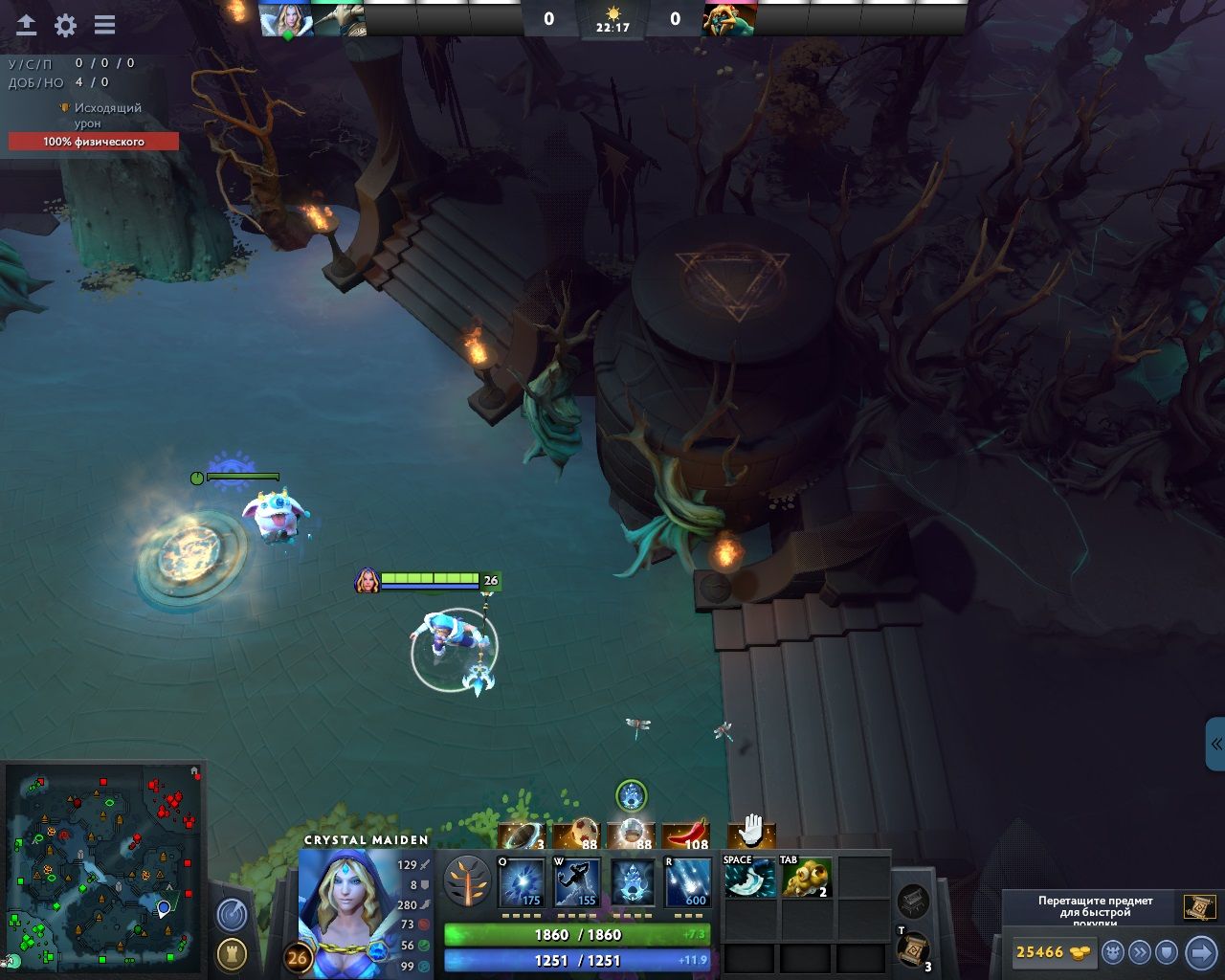Viewport: 1225px width, 980px height.
Task: Click the Crystal Maiden hero portrait
Action: pyautogui.click(x=345, y=909)
